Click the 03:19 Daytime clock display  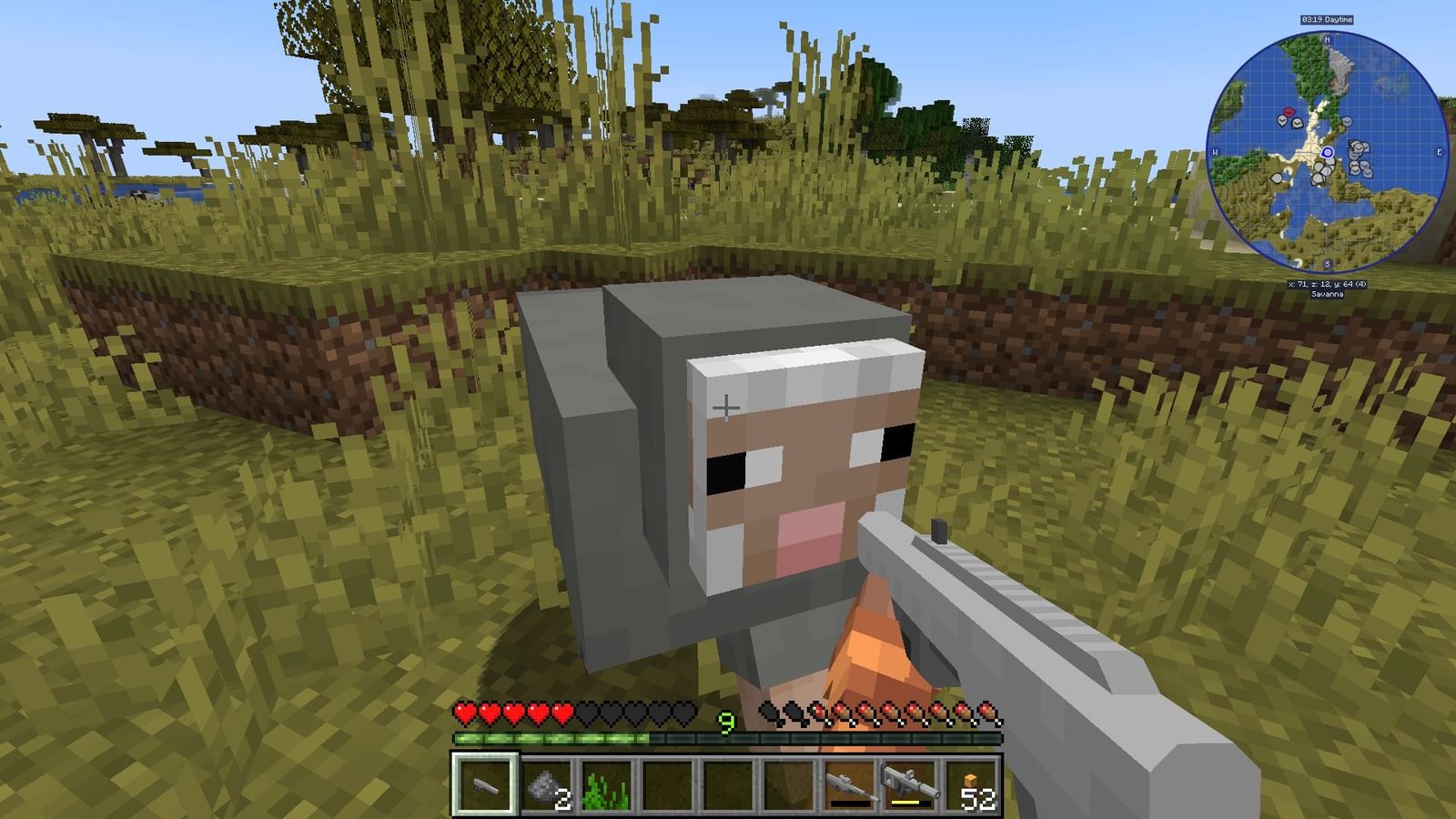pyautogui.click(x=1327, y=20)
